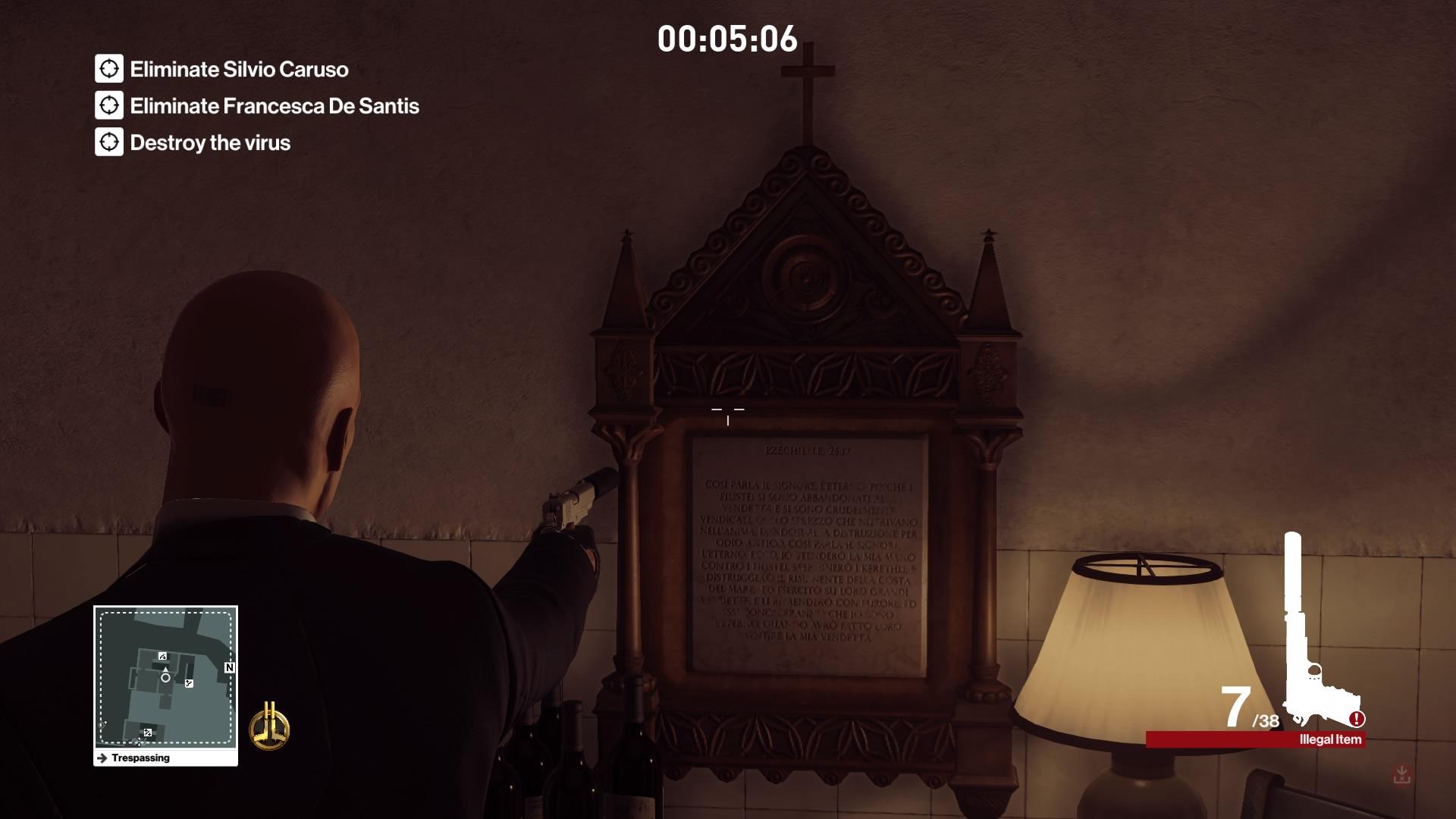
Task: Click the Eliminate Silvio Caruso crosshair icon
Action: pyautogui.click(x=108, y=70)
